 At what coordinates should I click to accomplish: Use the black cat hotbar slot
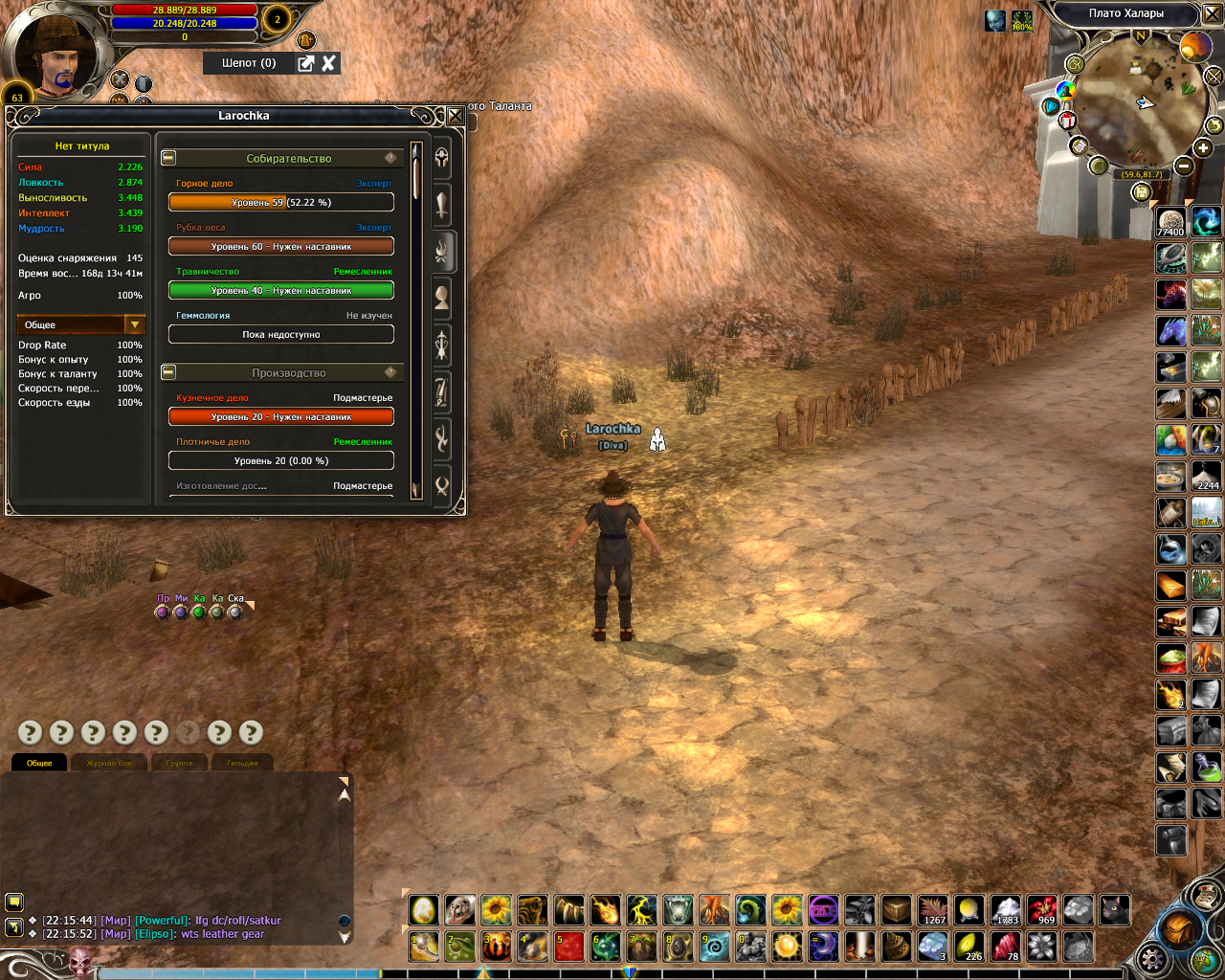tap(1115, 910)
